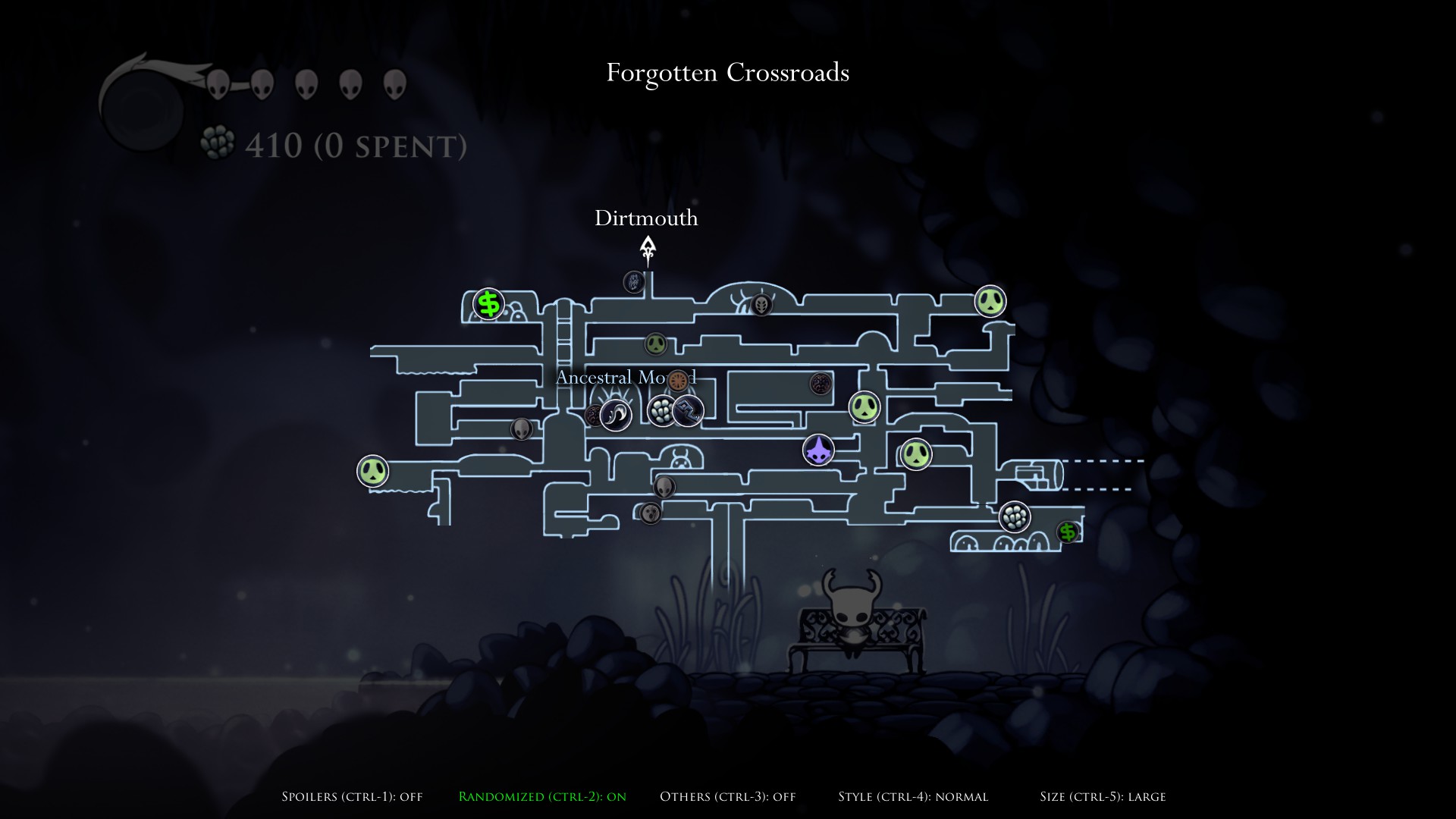Click the purple horned creature map pin
Screen dimensions: 1456x819
(x=818, y=450)
